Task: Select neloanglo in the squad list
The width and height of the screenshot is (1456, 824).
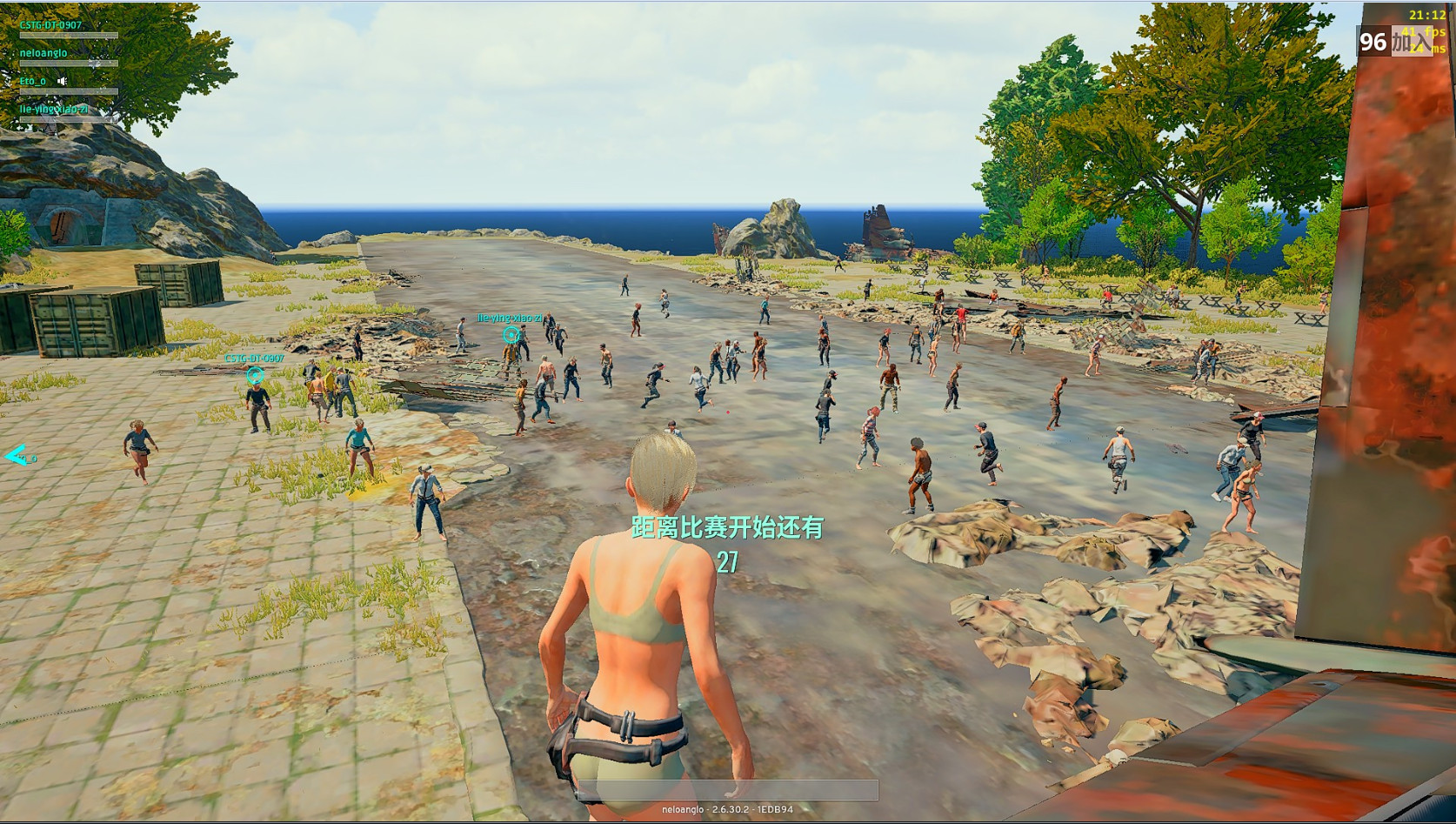Action: (x=43, y=53)
